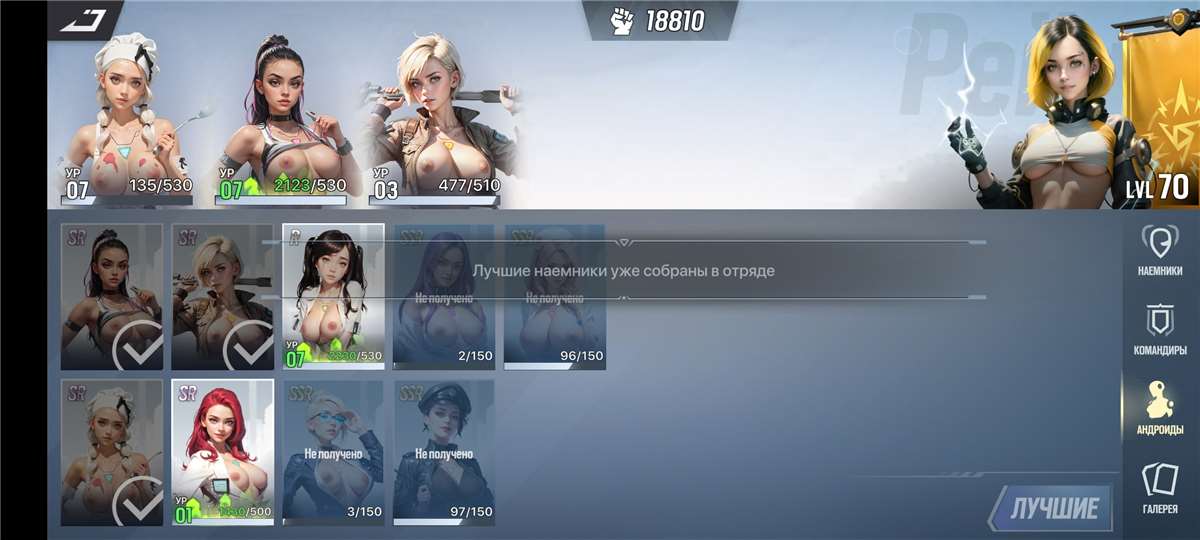
Task: Select the locked SSR card showing 97/150
Action: pyautogui.click(x=444, y=452)
